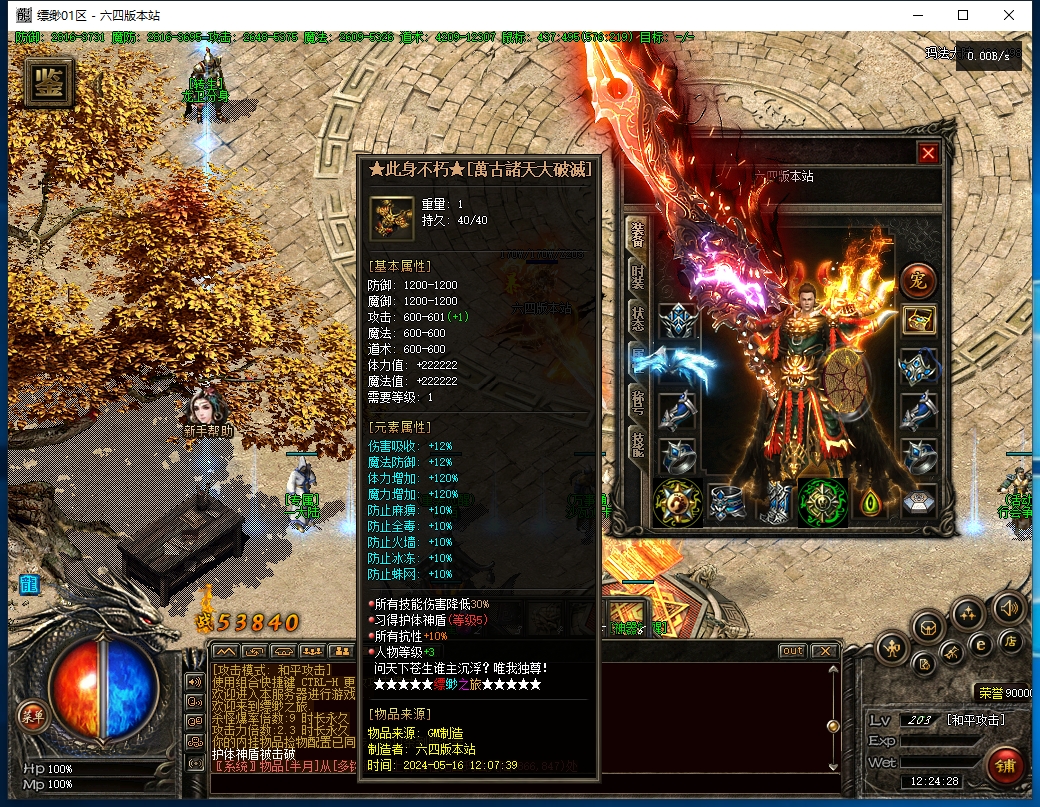Select the 称号 title tab
Viewport: 1040px width, 807px height.
(x=637, y=400)
